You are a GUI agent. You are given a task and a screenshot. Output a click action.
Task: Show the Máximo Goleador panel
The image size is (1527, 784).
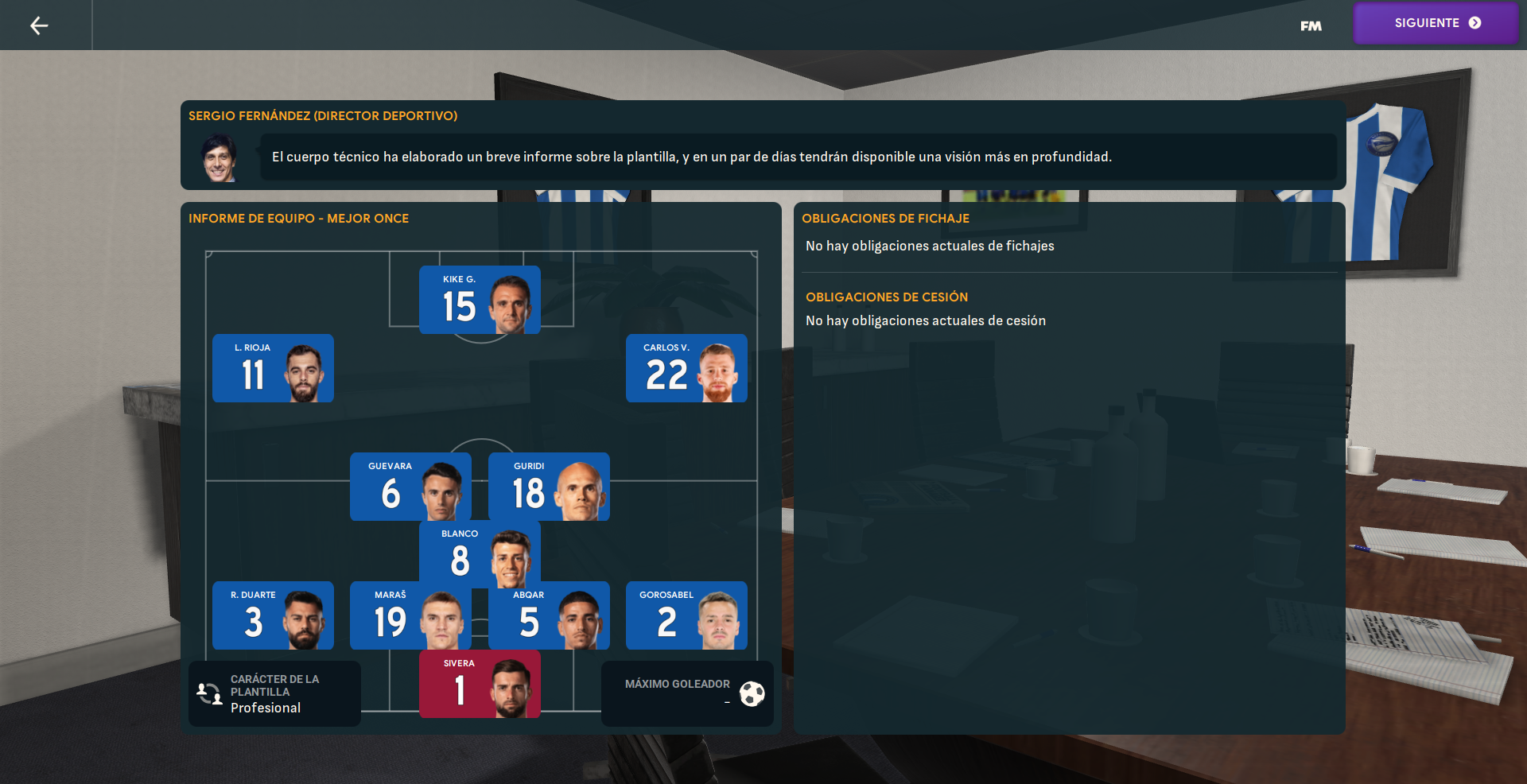[687, 693]
